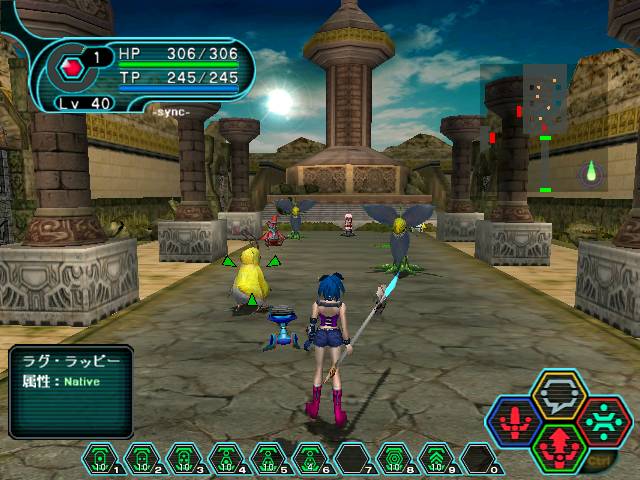
Task: Activate quick slot number 3
Action: click(x=184, y=458)
